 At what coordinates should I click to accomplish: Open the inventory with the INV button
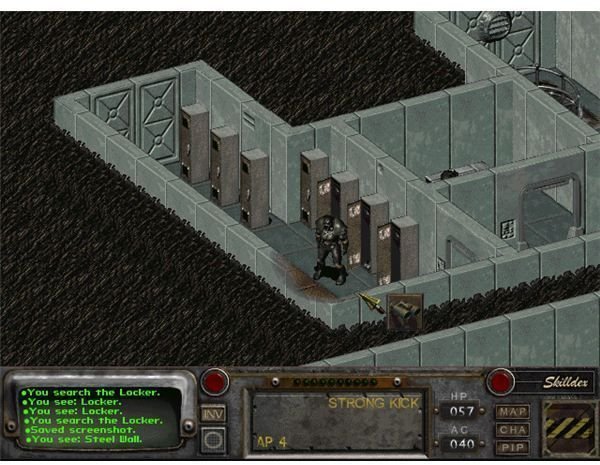tap(212, 412)
